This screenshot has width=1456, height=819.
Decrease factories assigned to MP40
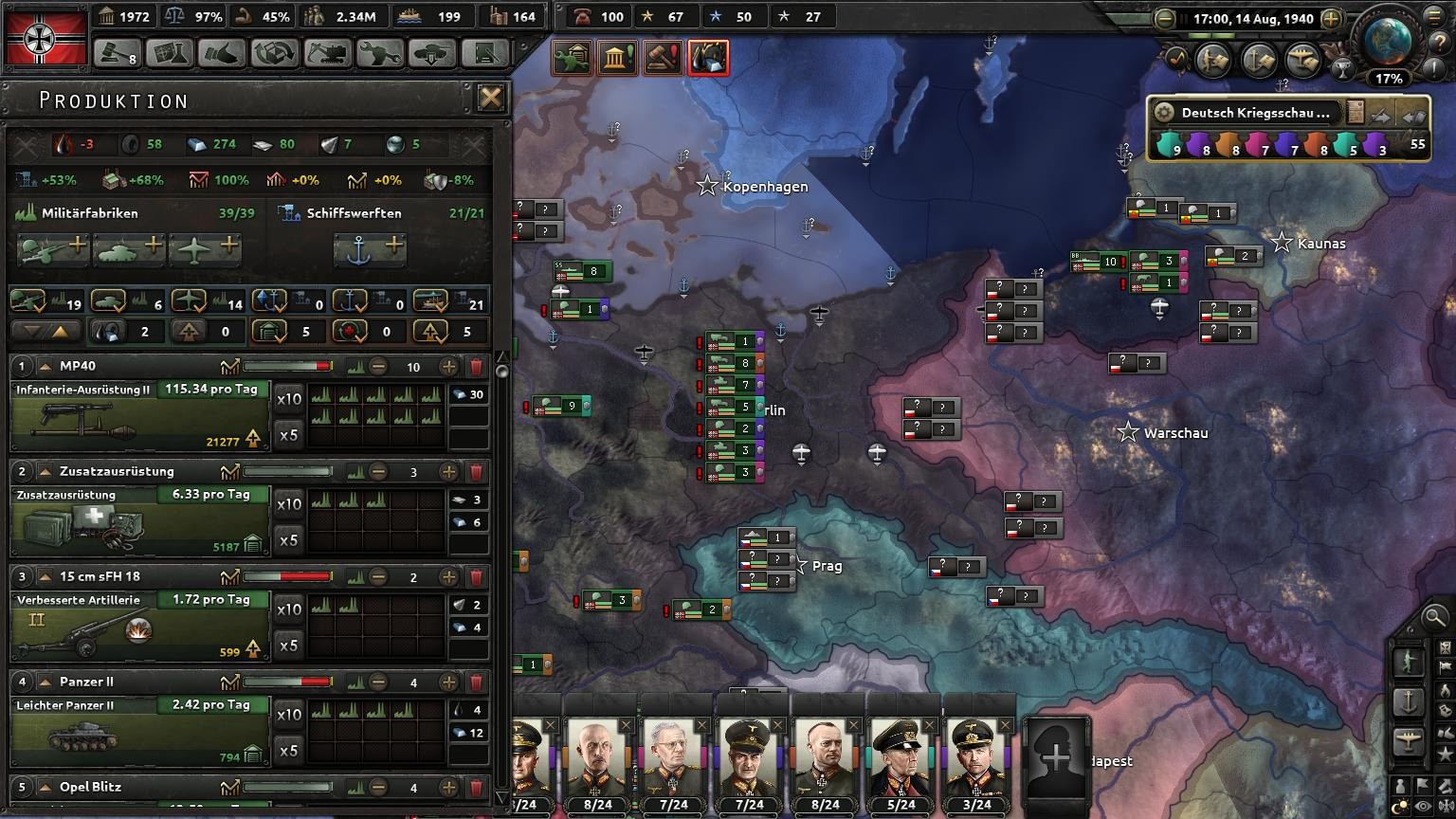tap(378, 367)
